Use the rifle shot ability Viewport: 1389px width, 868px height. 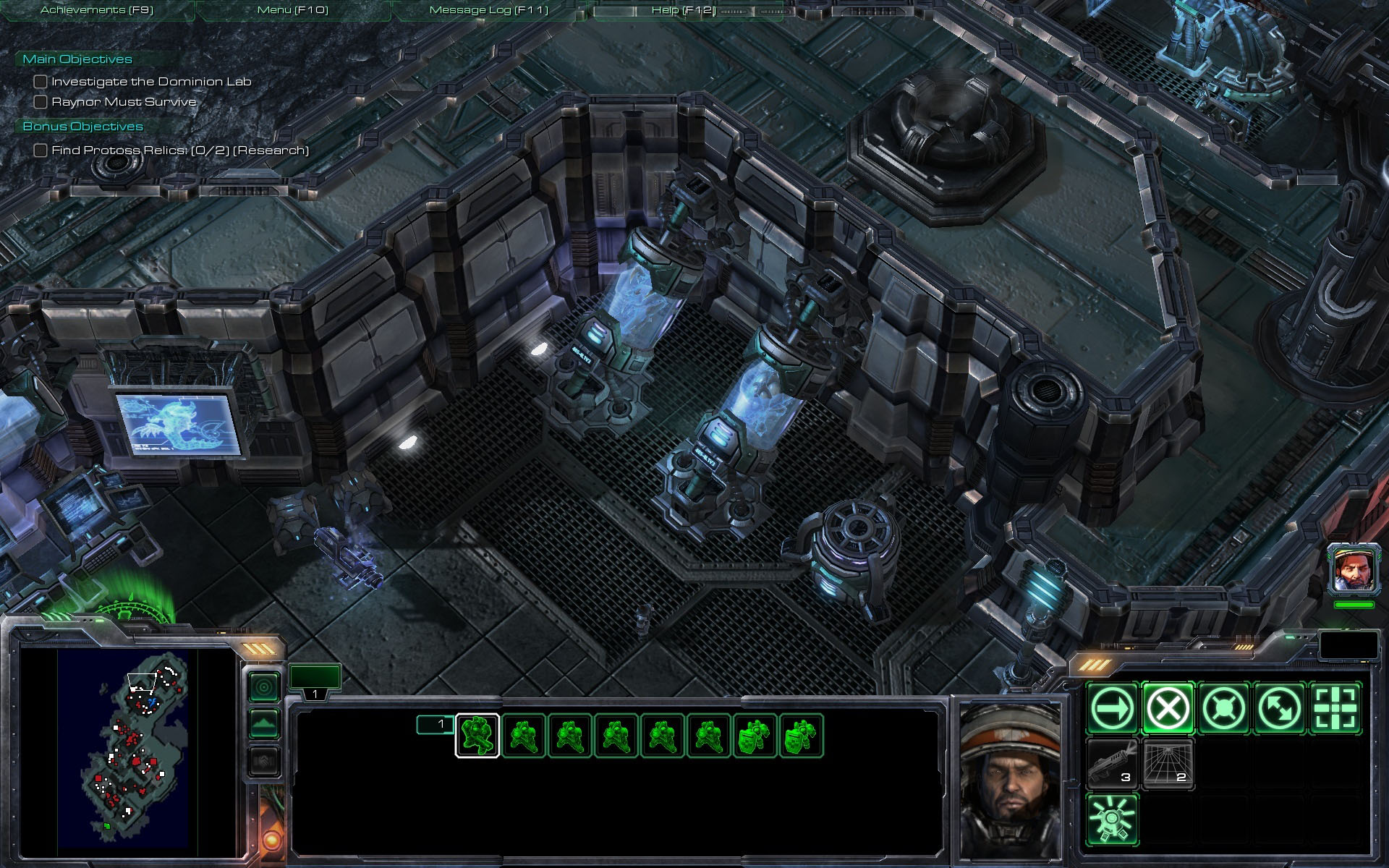pos(1112,764)
